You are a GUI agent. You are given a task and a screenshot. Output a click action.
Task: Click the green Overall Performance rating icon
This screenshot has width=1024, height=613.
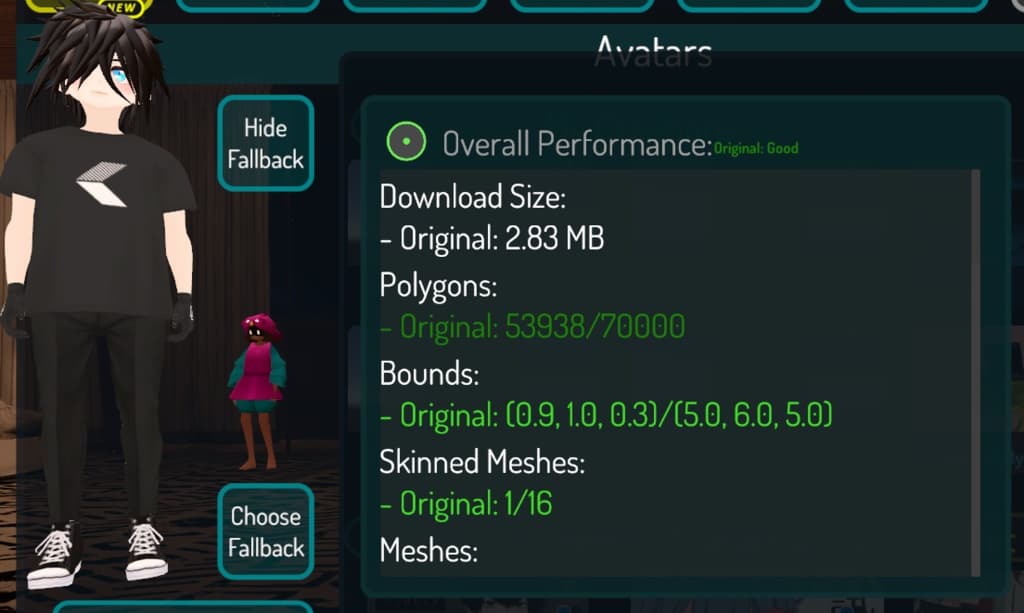pos(406,143)
